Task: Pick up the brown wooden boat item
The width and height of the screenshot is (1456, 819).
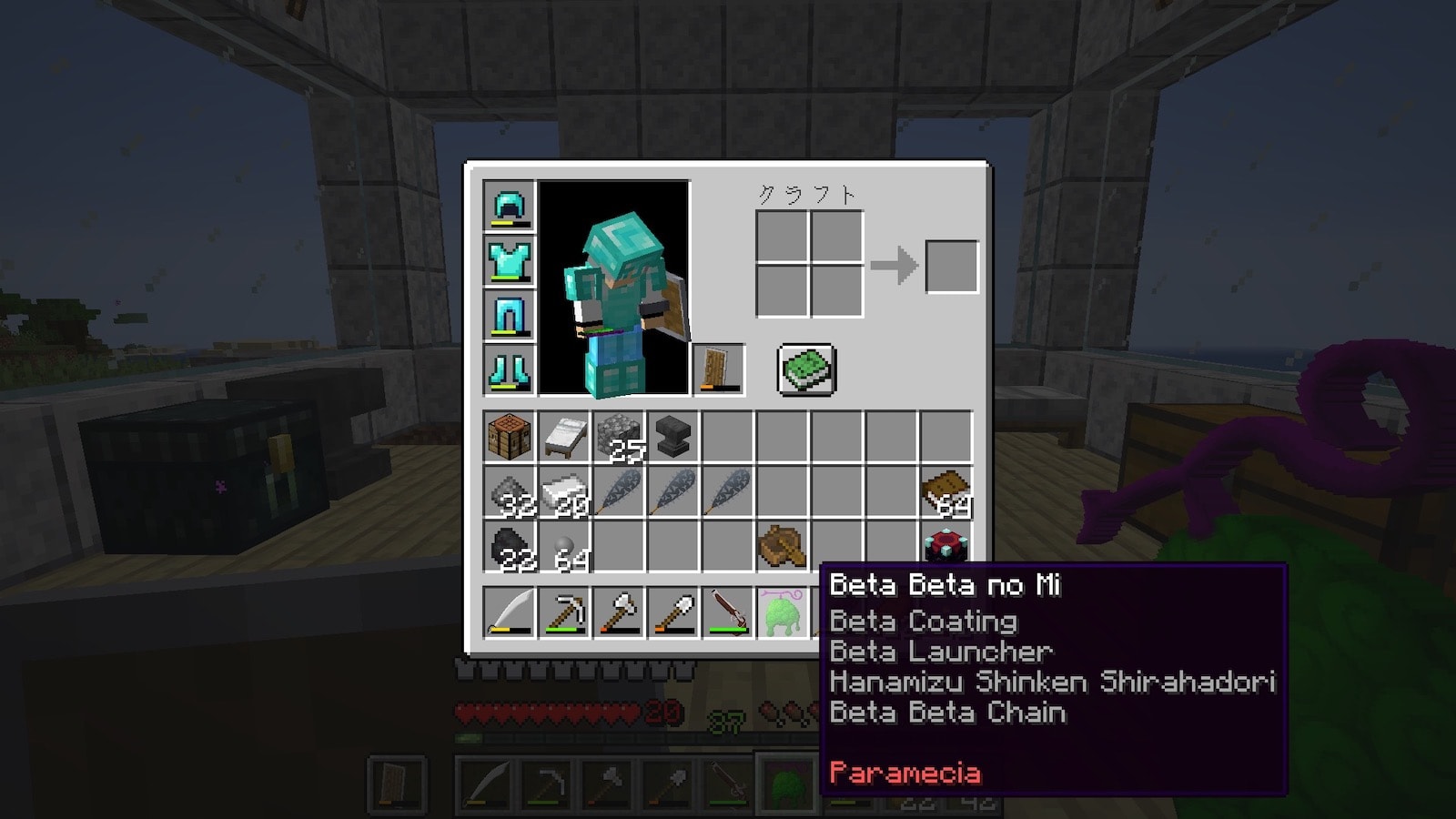Action: 782,547
